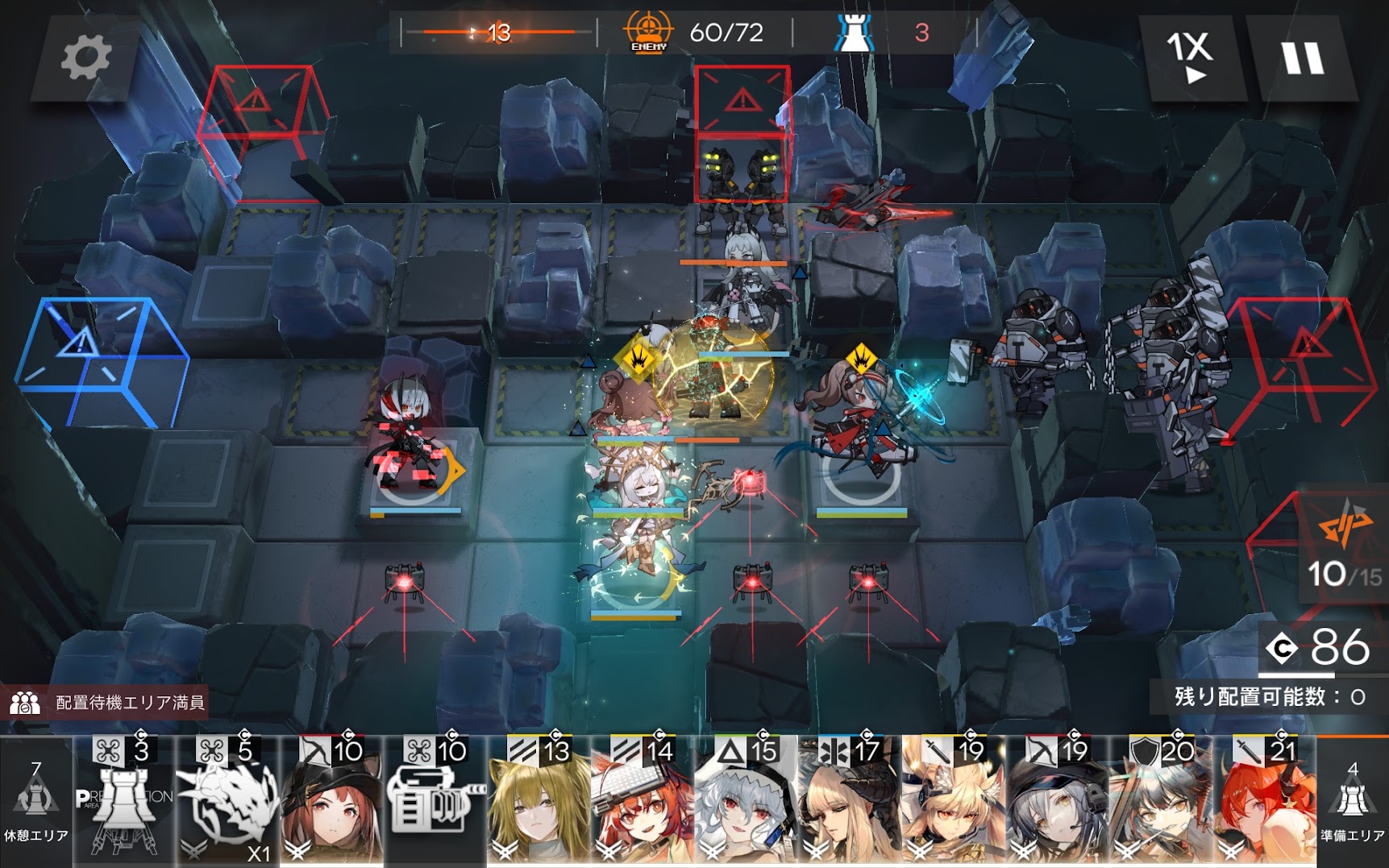Select the cost 14 red-haired keyboard operator
Screen dimensions: 1389x868
[x=643, y=802]
